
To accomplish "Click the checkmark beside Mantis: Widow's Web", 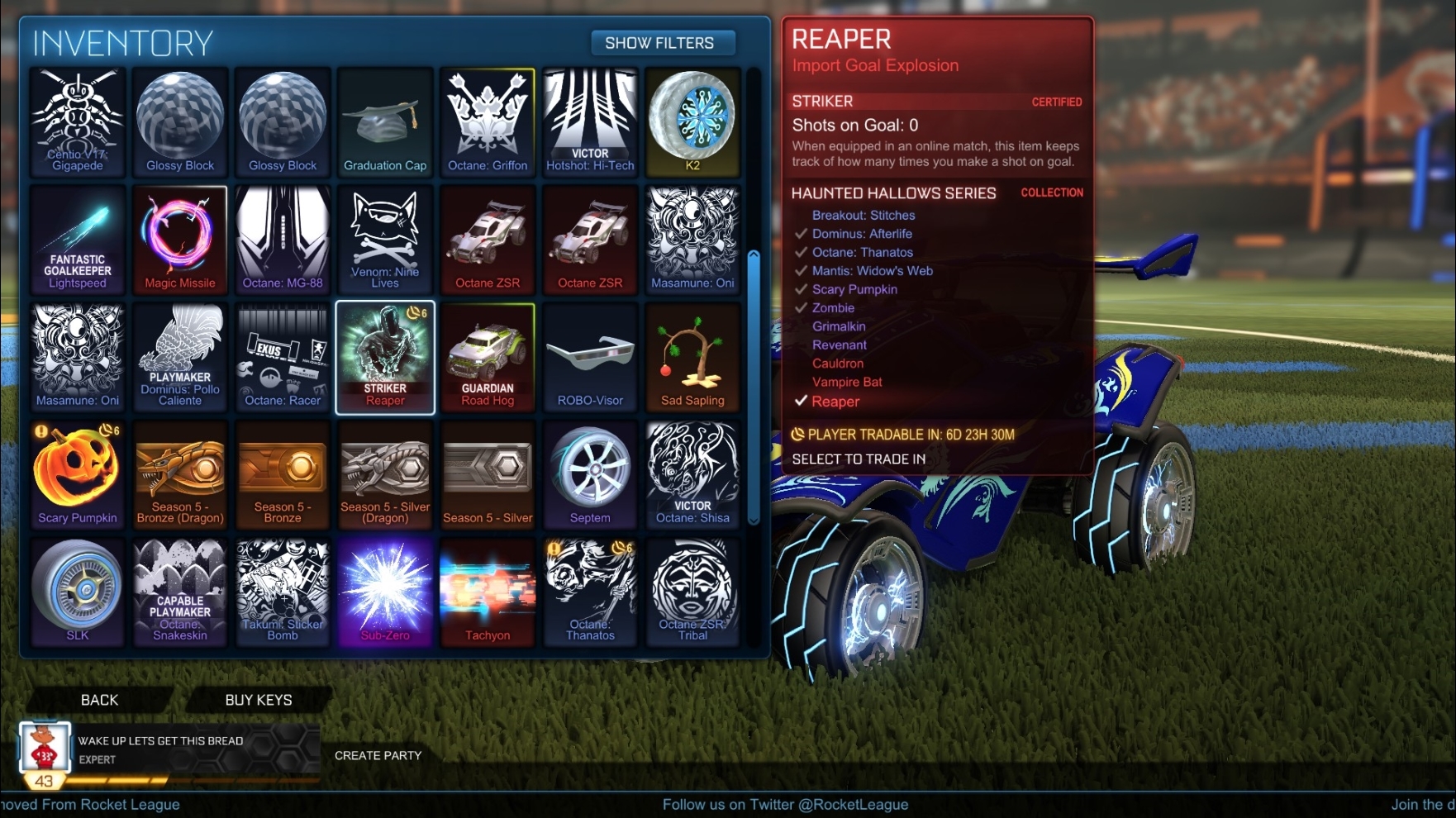I will tap(800, 270).
